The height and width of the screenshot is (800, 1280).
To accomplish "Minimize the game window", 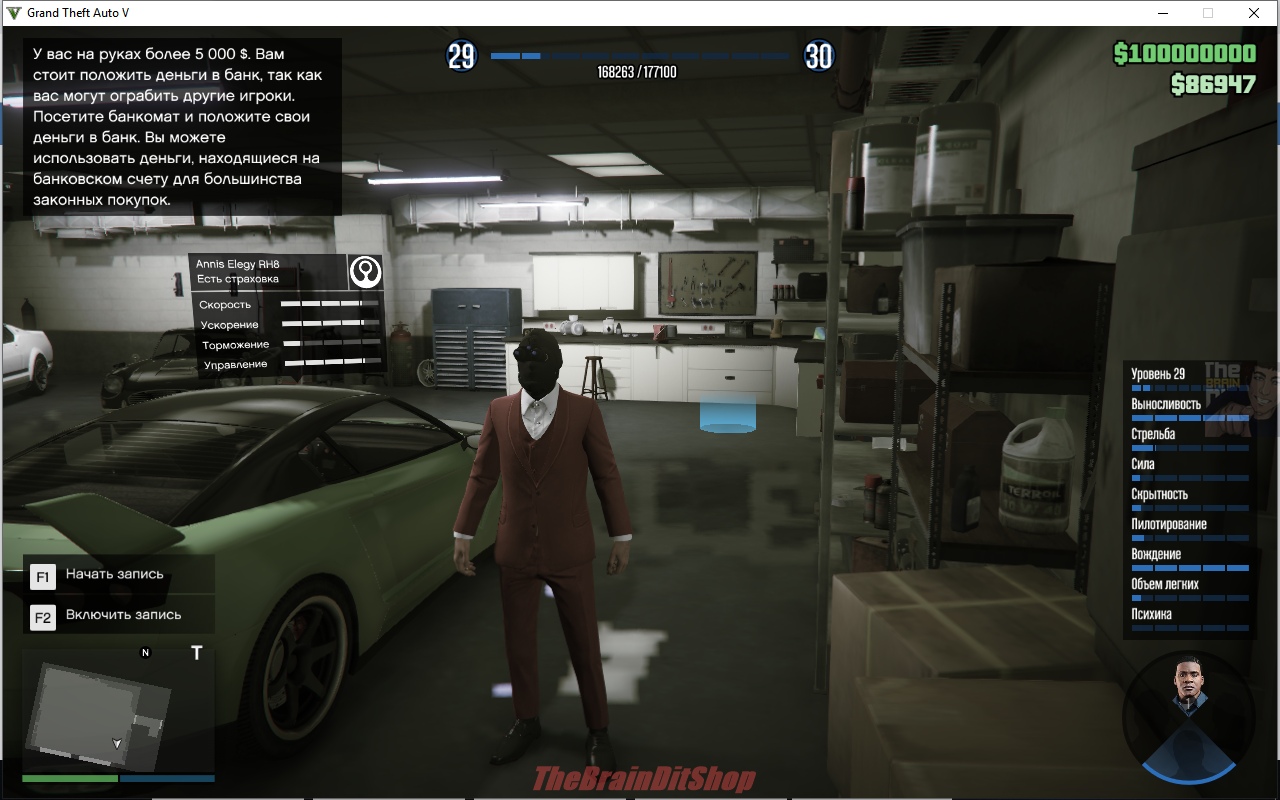I will (1163, 13).
